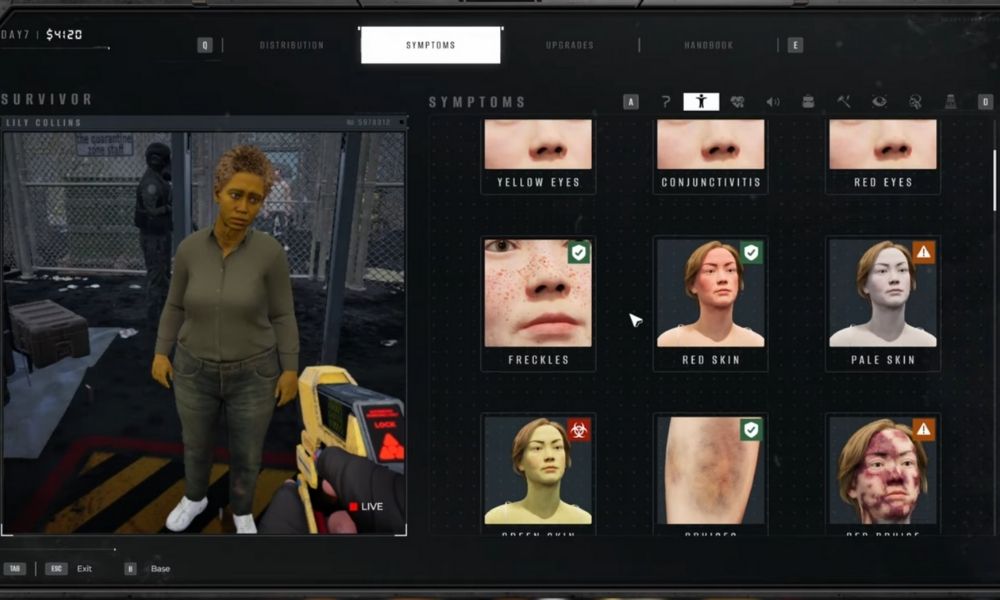Switch to the heartbeat symptom category
1000x600 pixels.
point(738,101)
